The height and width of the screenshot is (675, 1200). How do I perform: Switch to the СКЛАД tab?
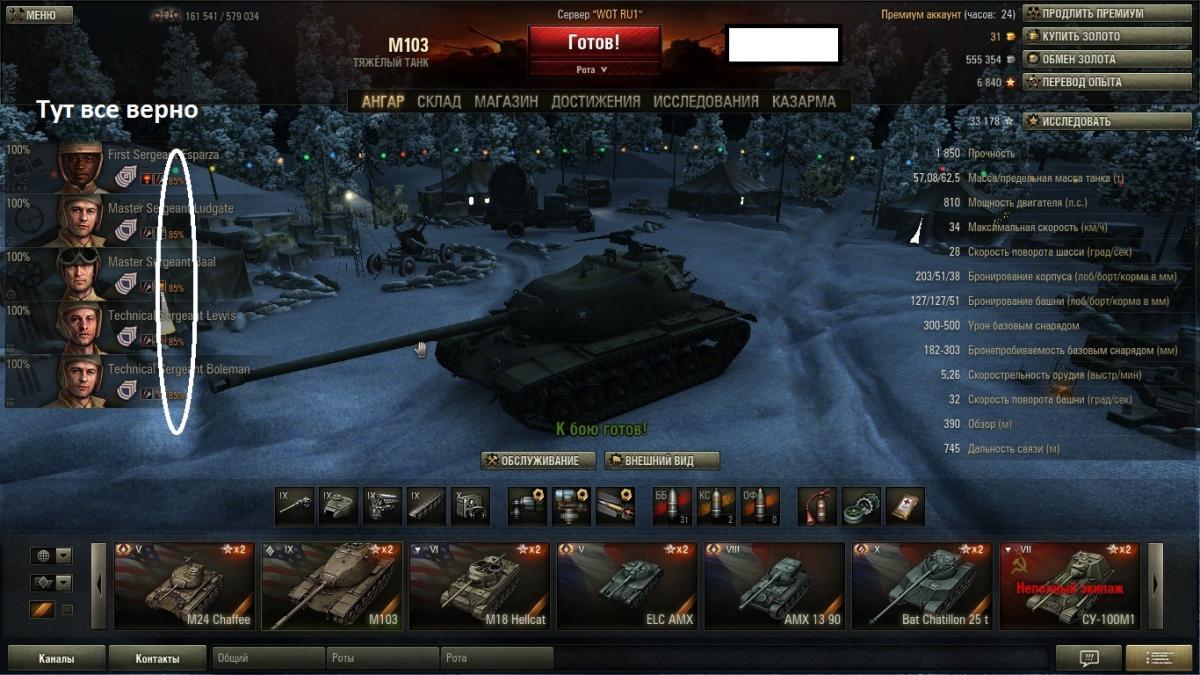coord(439,101)
